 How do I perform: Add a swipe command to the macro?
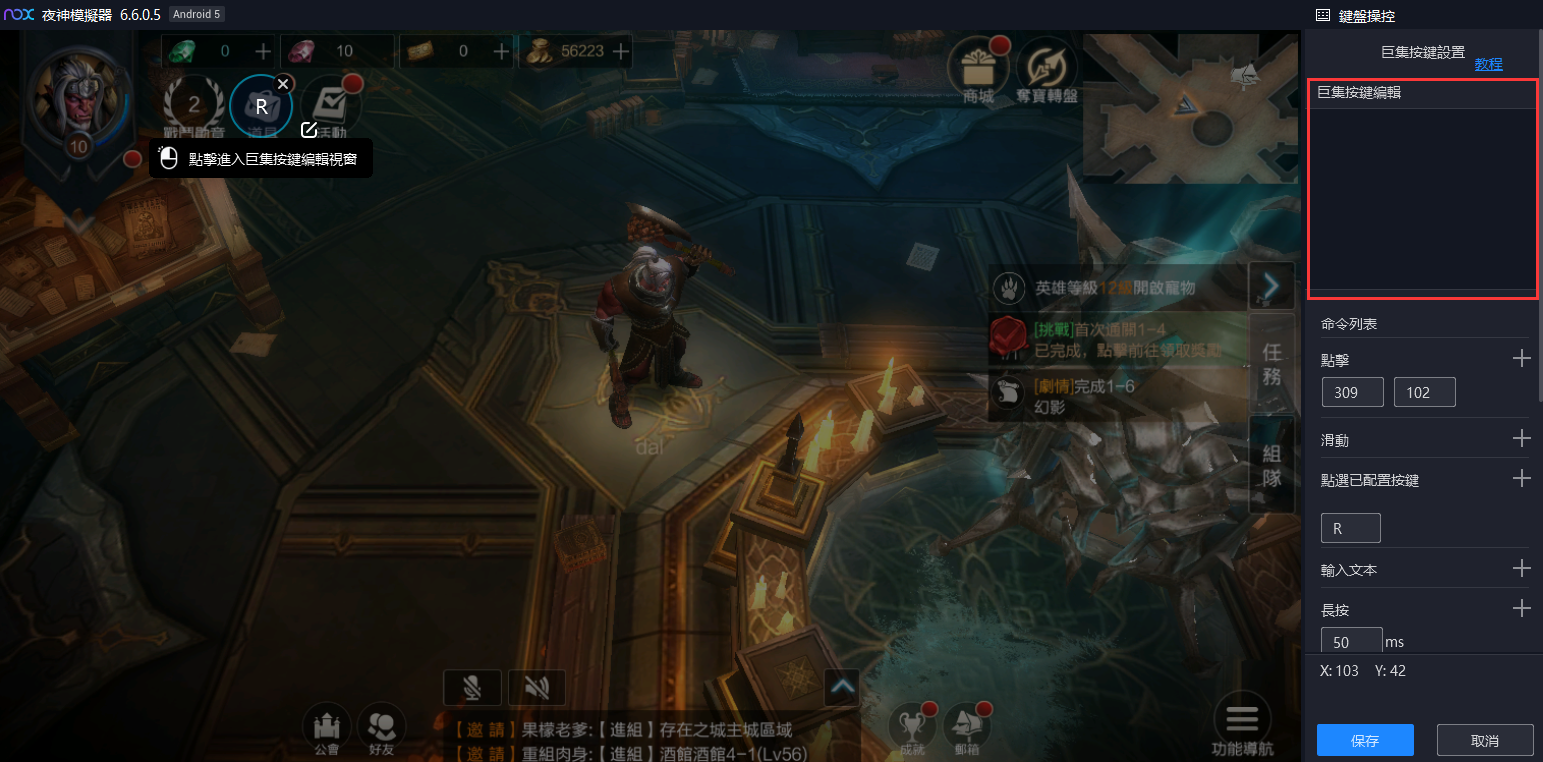point(1521,439)
